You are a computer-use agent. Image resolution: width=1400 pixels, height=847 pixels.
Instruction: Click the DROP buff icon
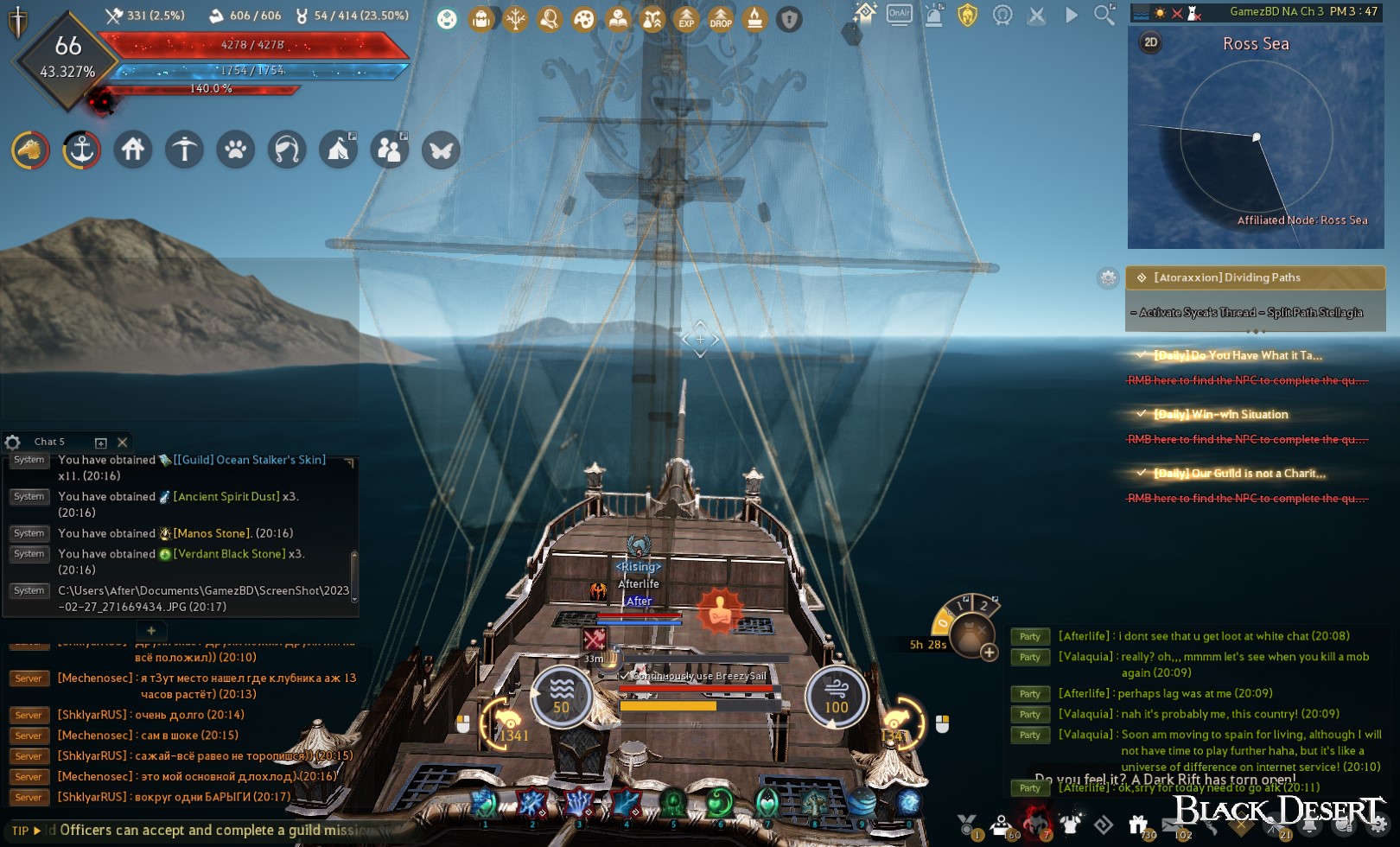click(x=721, y=18)
